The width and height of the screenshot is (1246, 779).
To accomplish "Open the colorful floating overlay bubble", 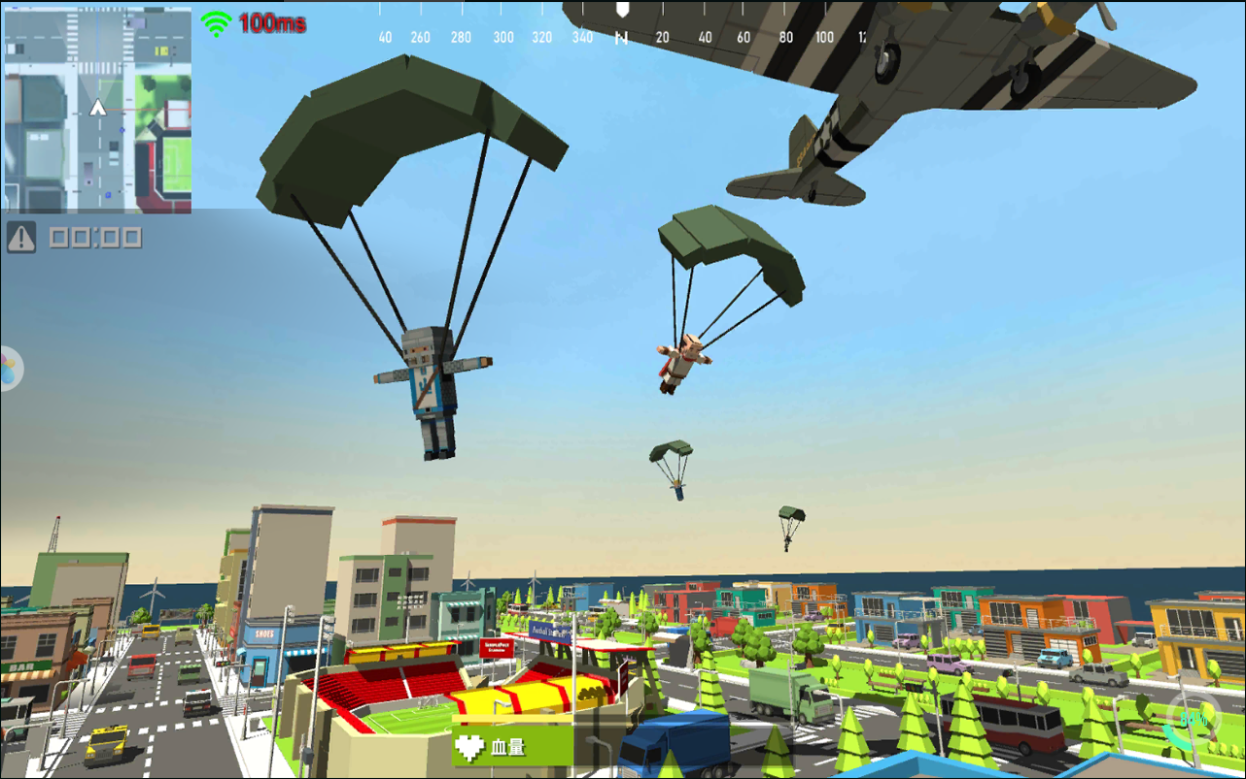I will 9,368.
